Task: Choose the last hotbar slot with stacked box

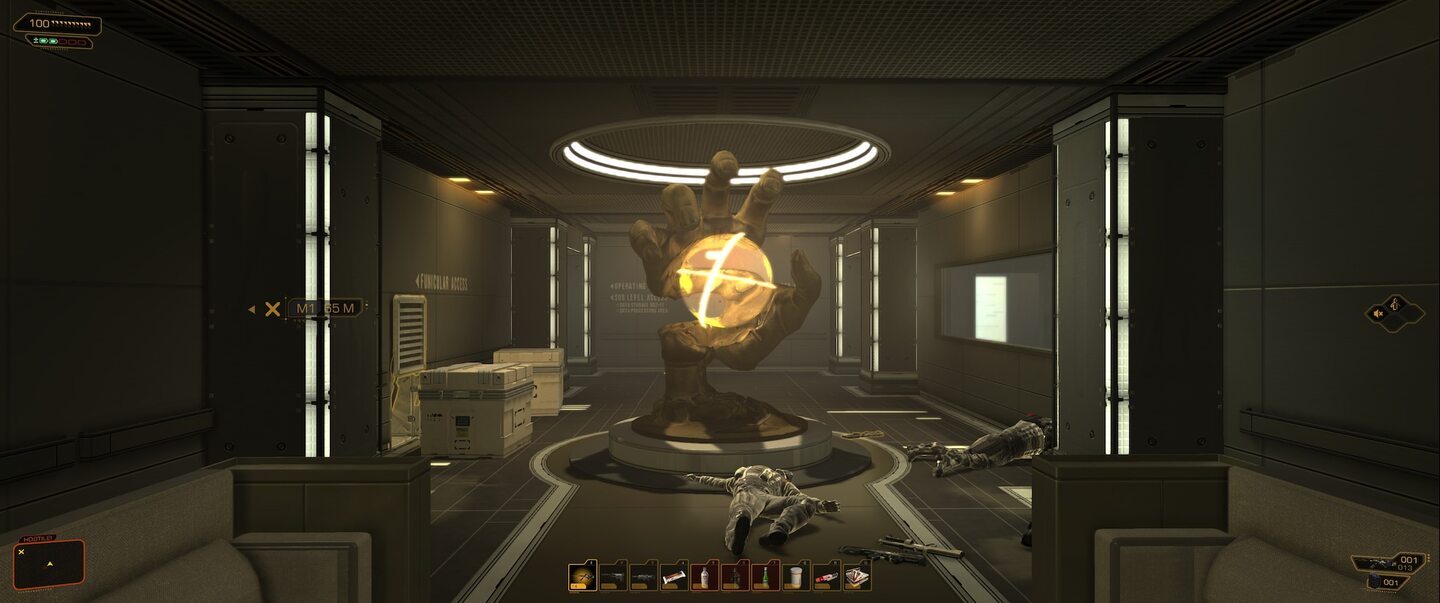Action: [857, 577]
